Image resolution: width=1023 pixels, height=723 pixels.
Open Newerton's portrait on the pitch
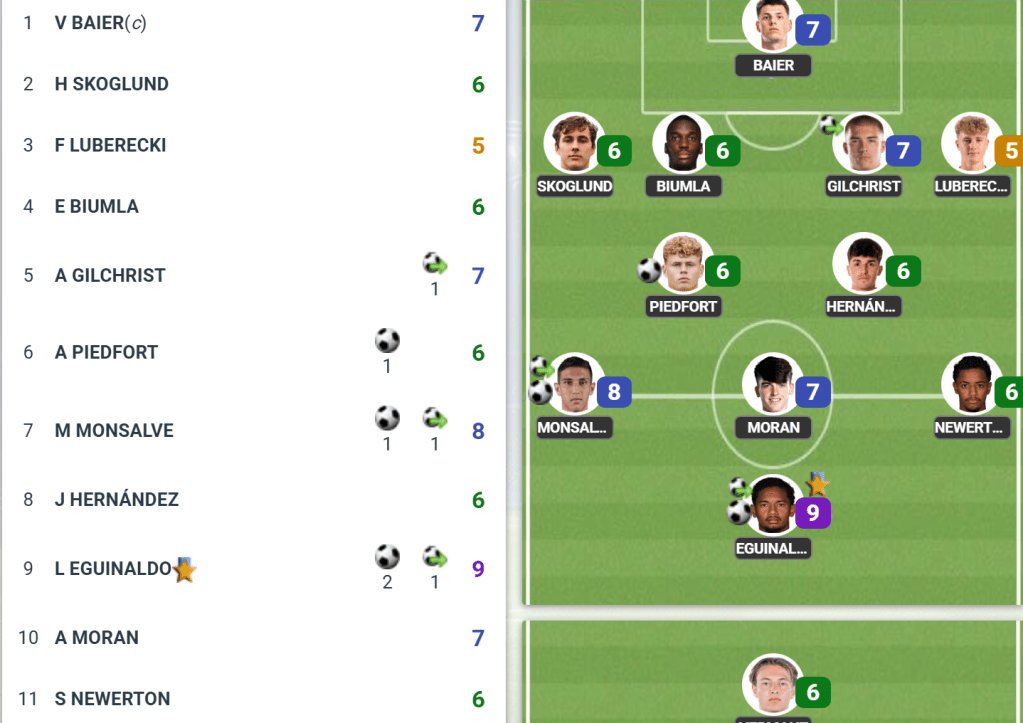tap(971, 384)
